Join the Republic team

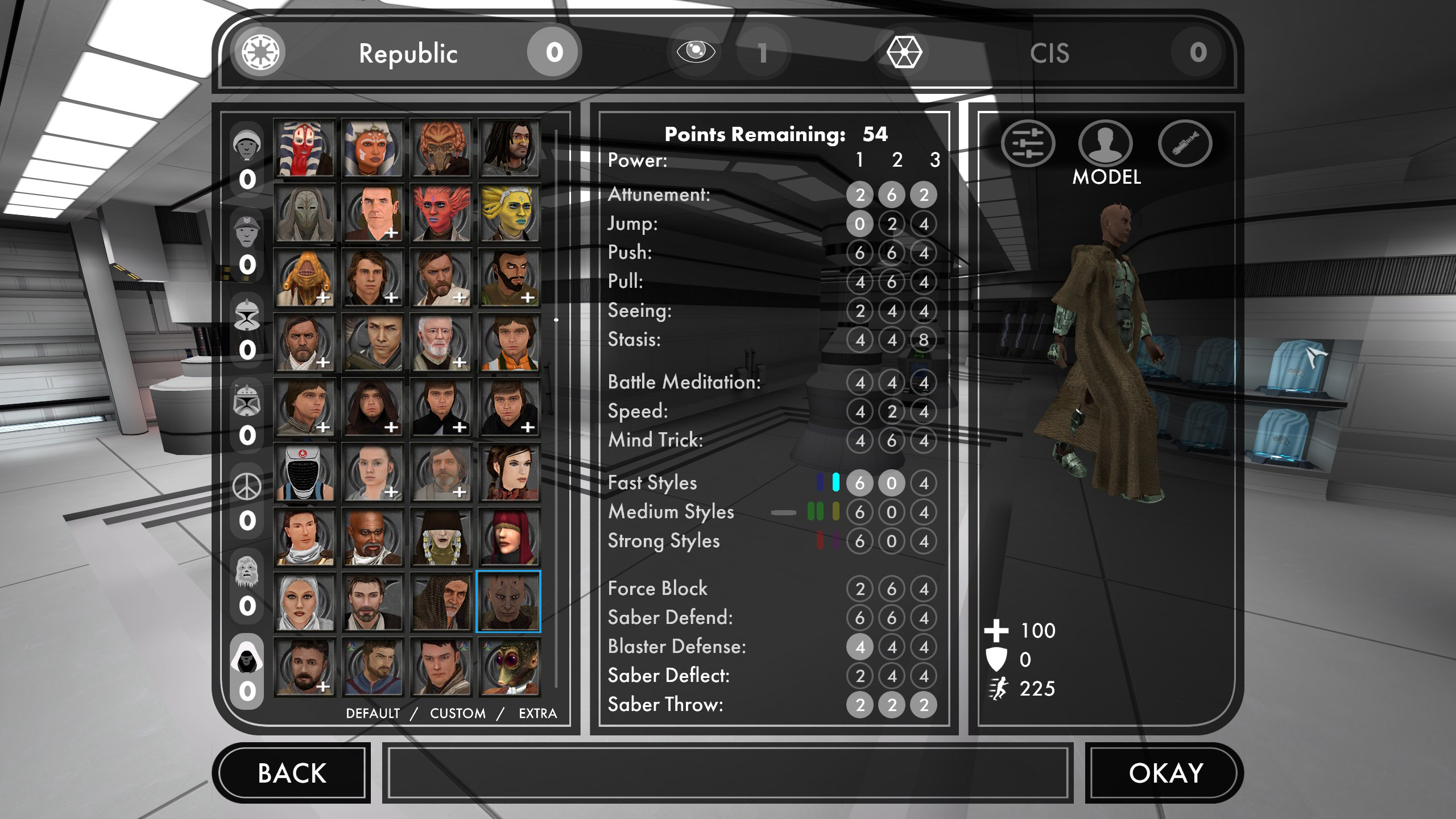[407, 53]
